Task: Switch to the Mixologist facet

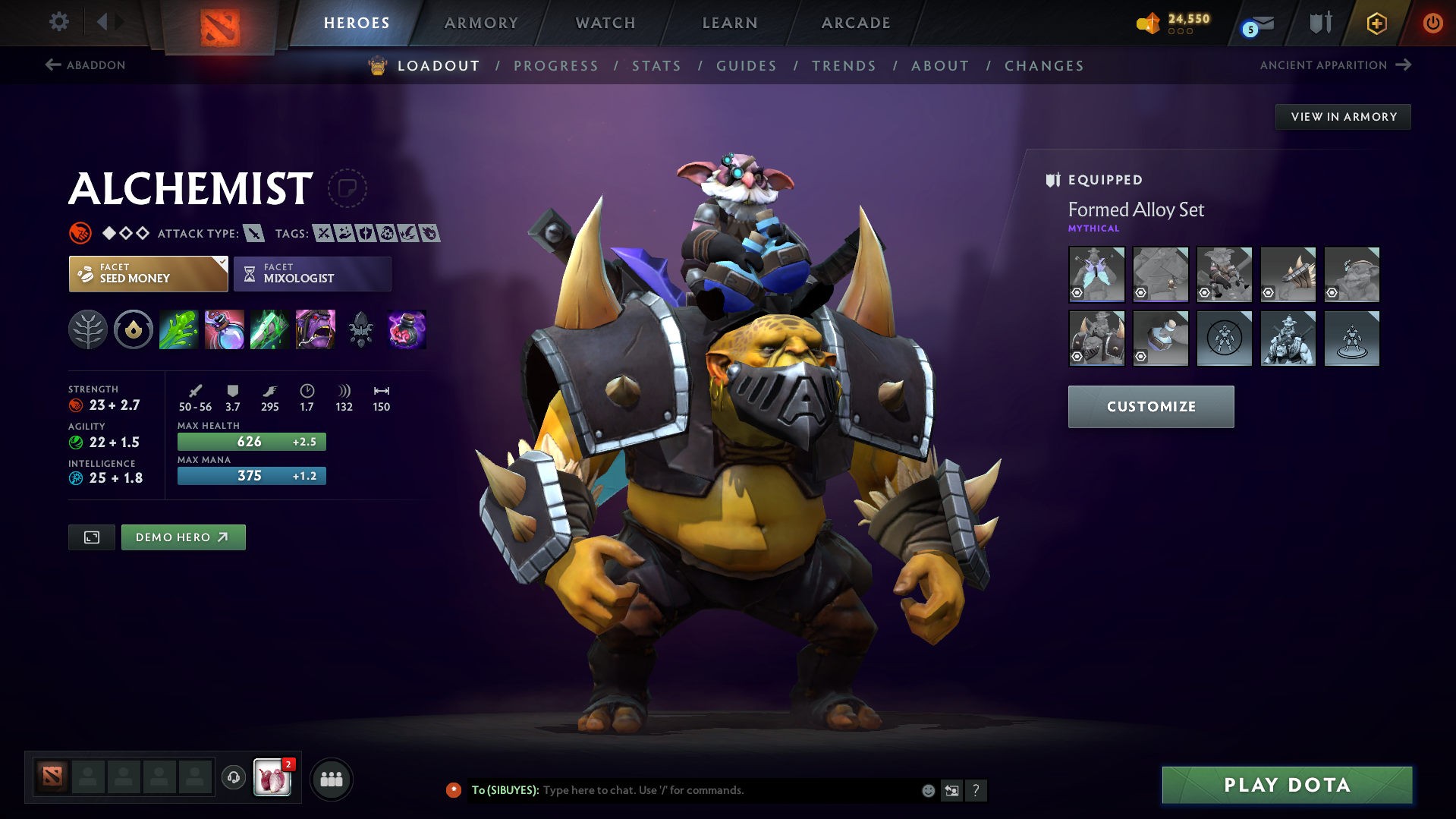Action: tap(312, 273)
